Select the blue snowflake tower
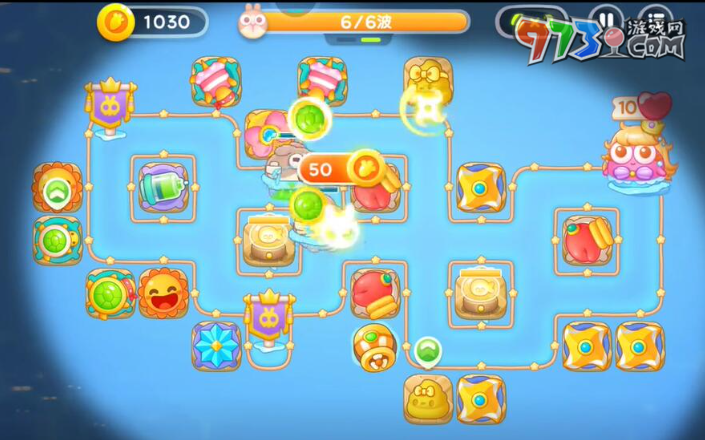This screenshot has width=705, height=440. coord(217,345)
